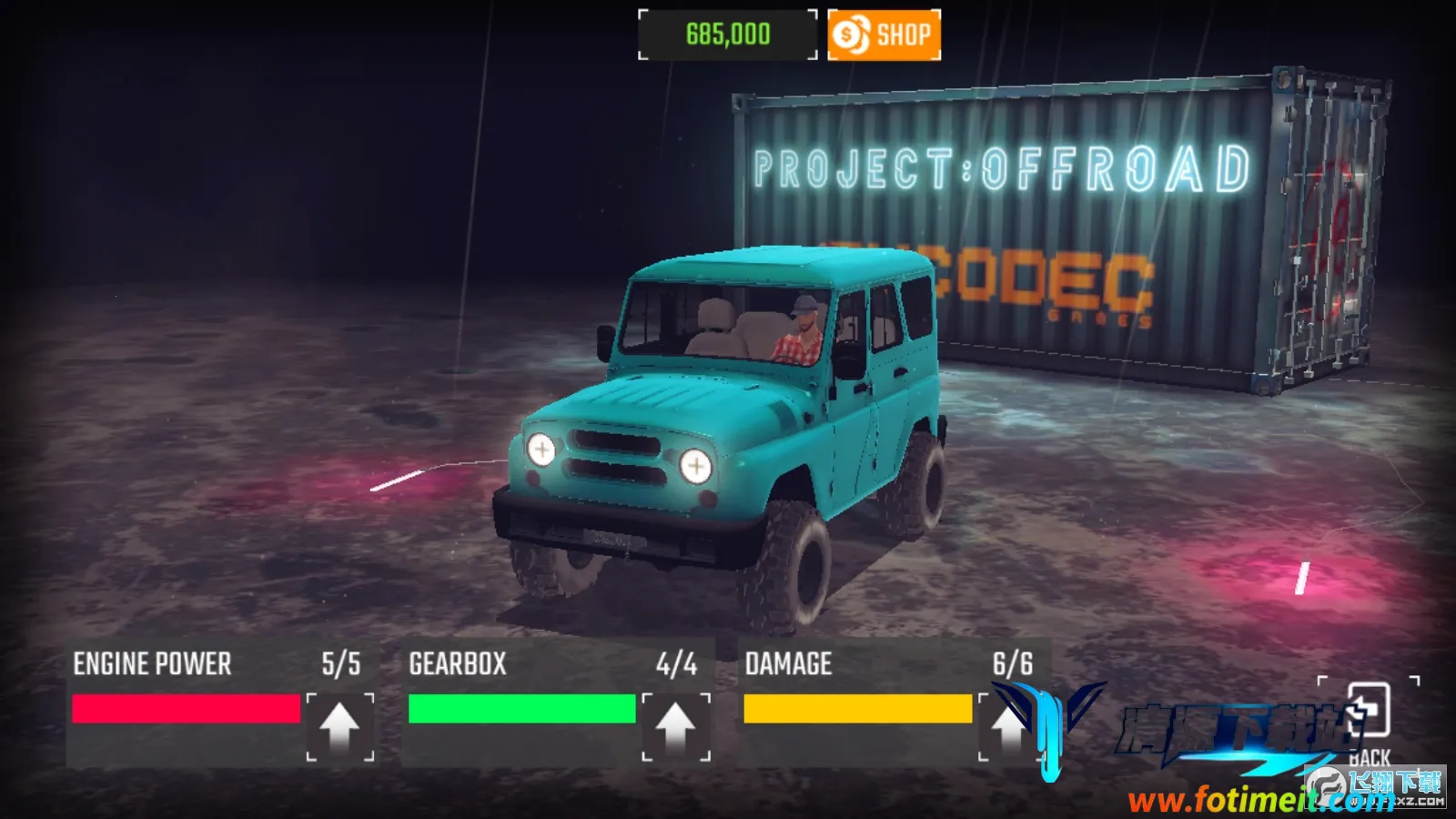Open the orange Shop button

(884, 35)
